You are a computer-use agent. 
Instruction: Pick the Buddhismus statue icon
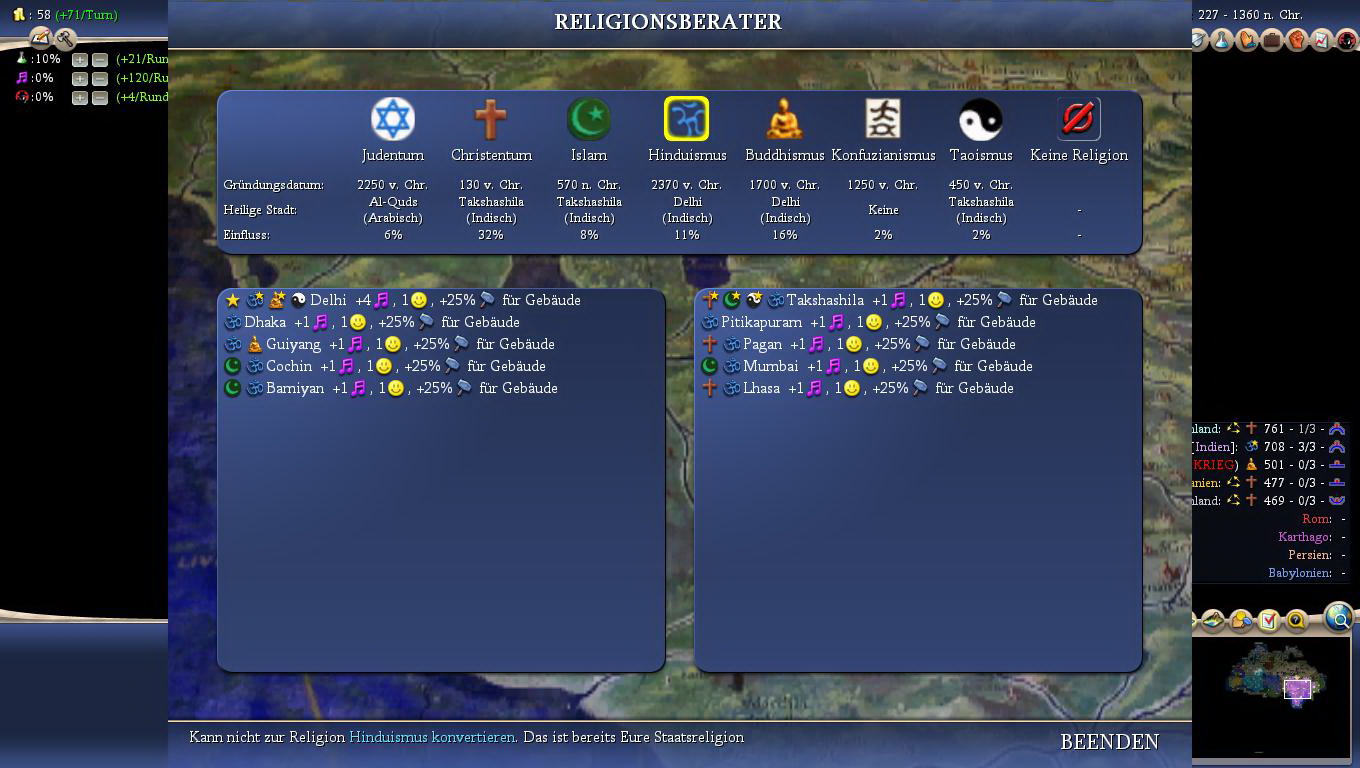(785, 120)
